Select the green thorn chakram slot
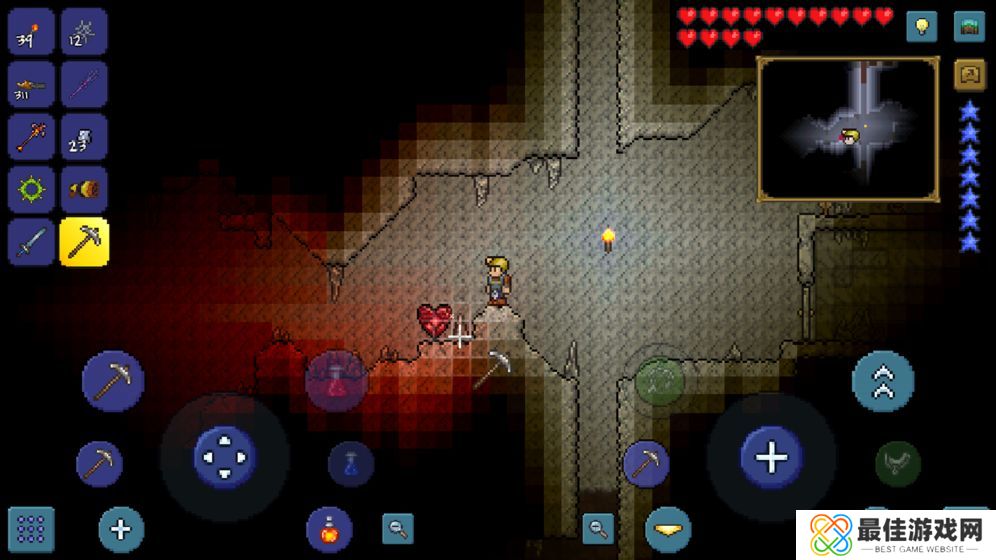 [31, 189]
